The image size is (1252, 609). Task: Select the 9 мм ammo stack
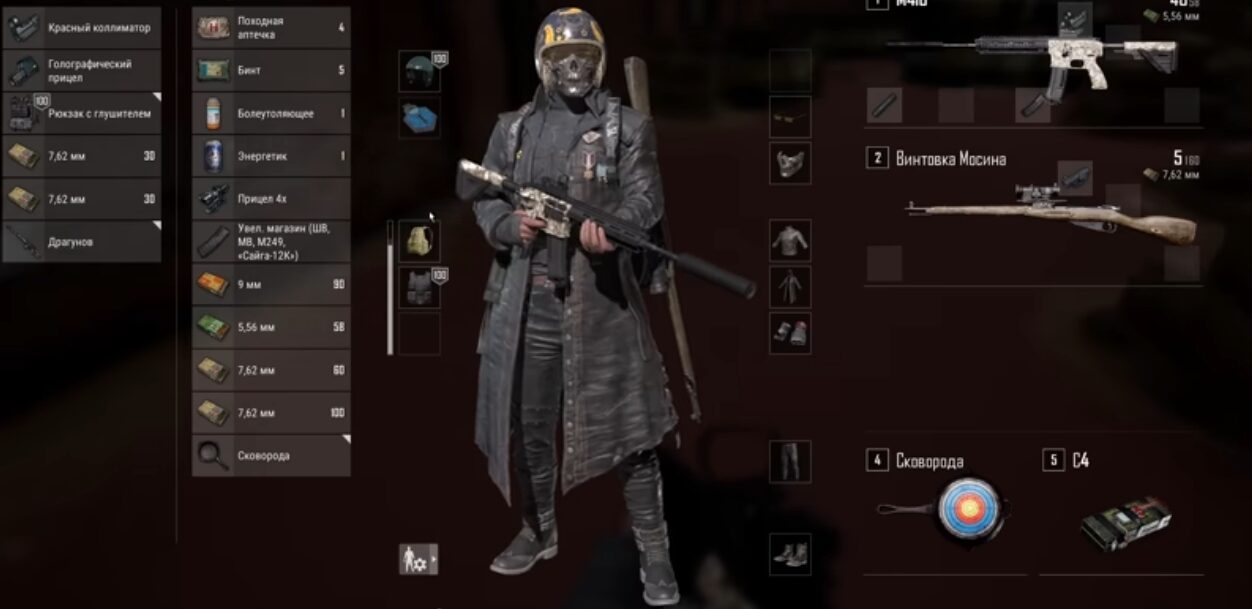coord(271,285)
